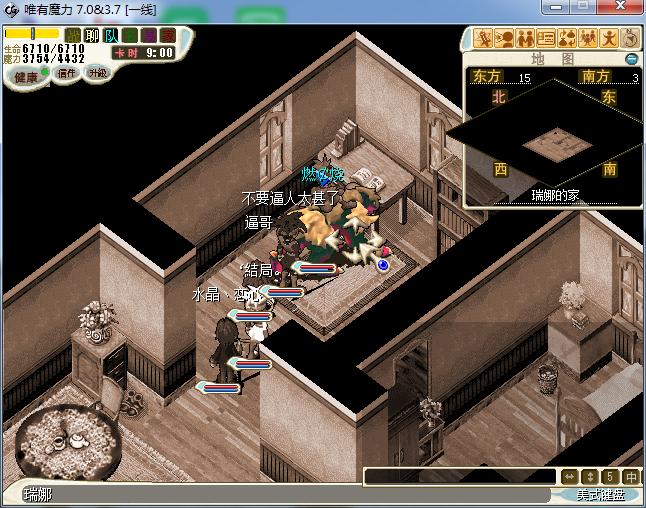Open the 信件 mail button

67,73
